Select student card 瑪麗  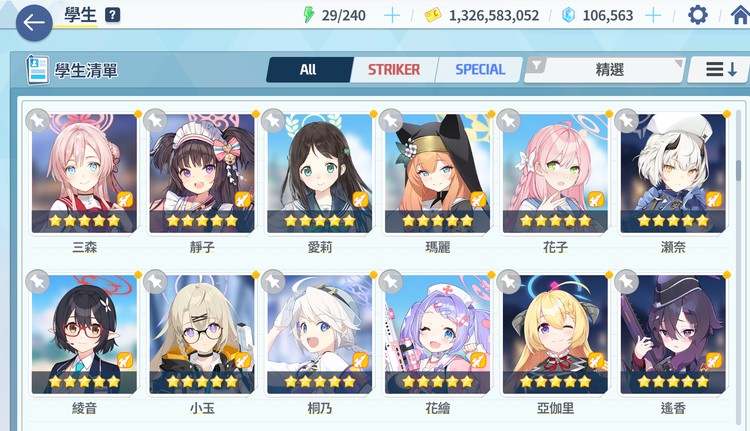coord(438,172)
